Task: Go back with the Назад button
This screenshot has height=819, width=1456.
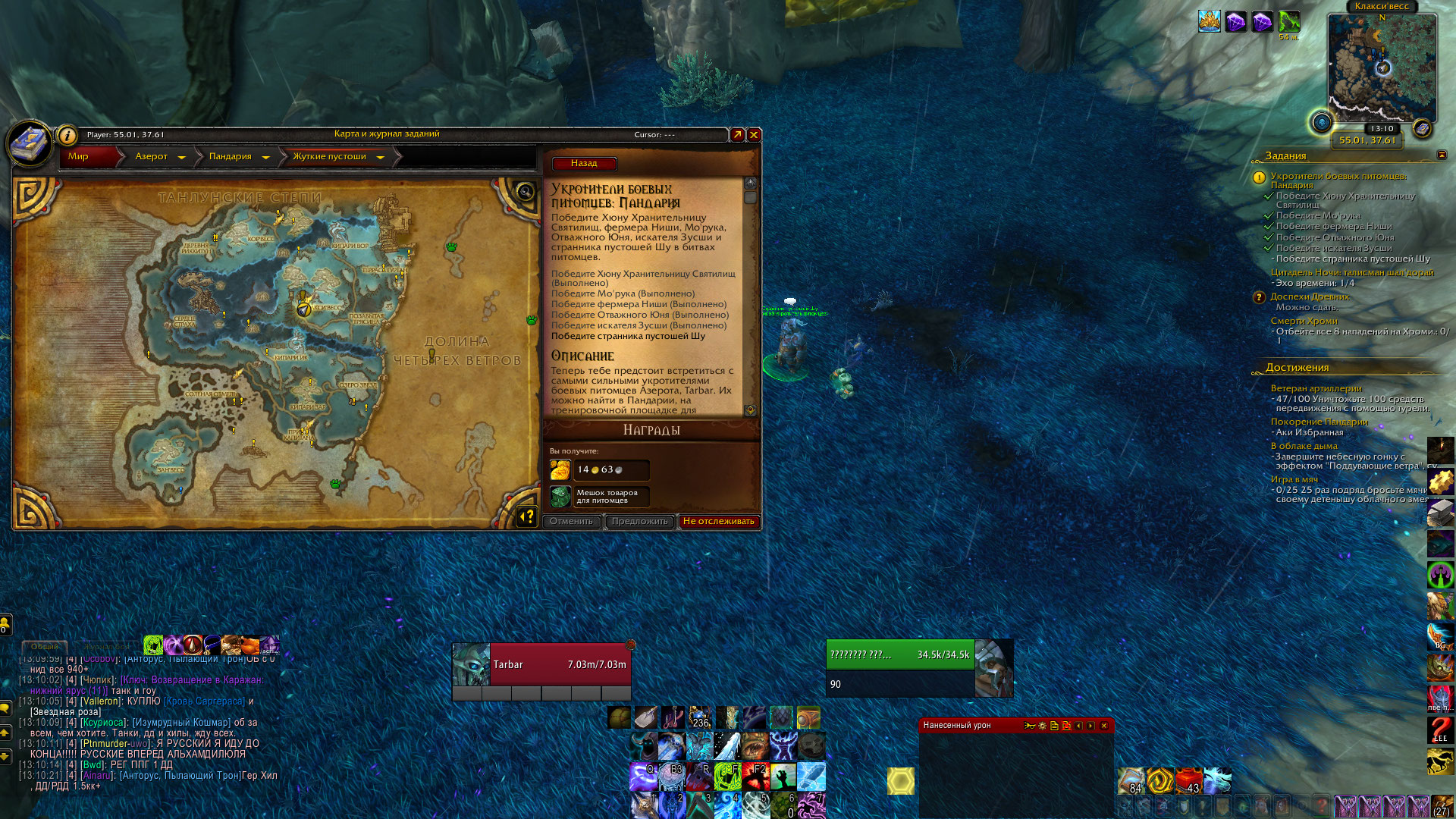Action: click(584, 164)
